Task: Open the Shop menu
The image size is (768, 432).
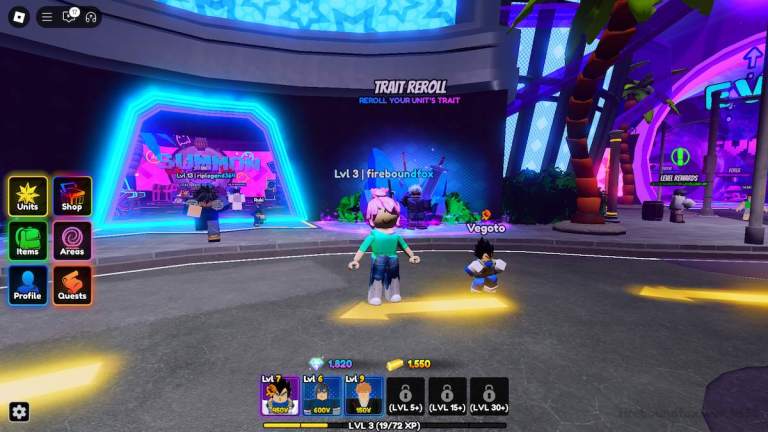Action: coord(72,196)
